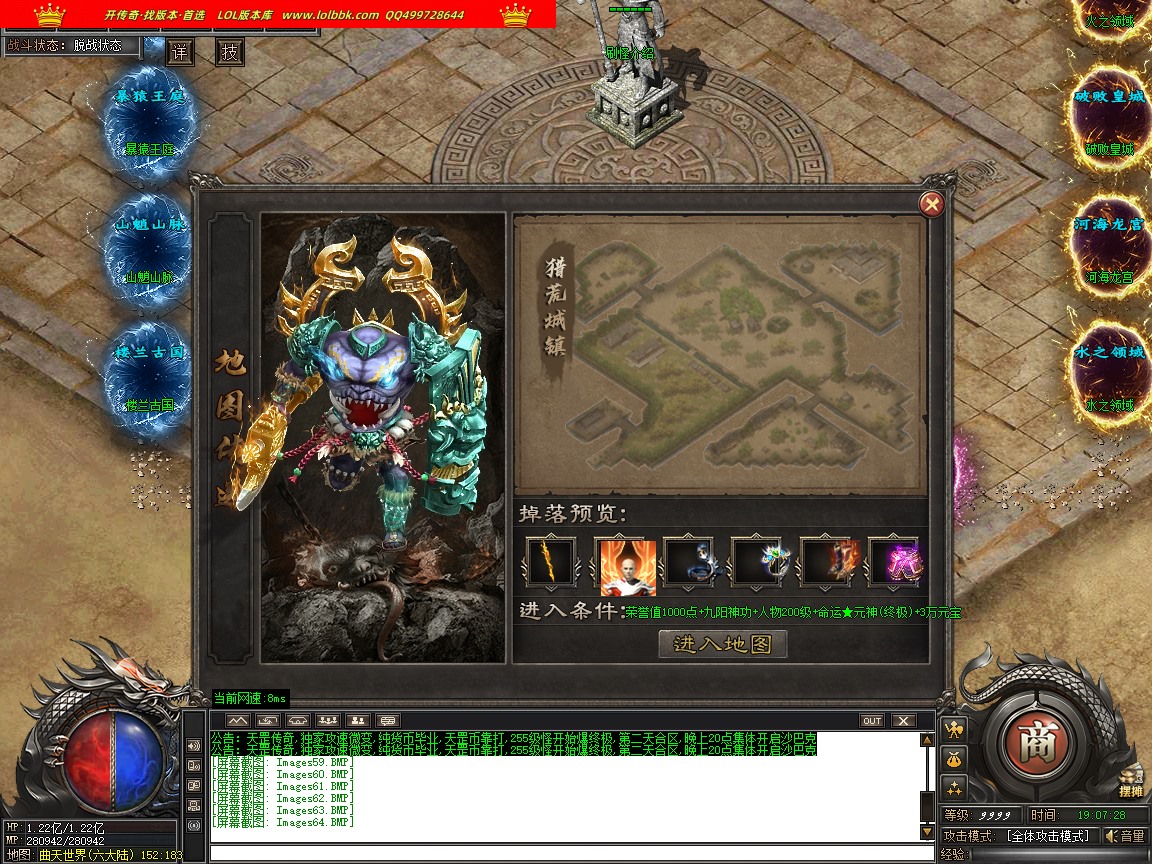Toggle the 音量 volume button

tap(1126, 836)
